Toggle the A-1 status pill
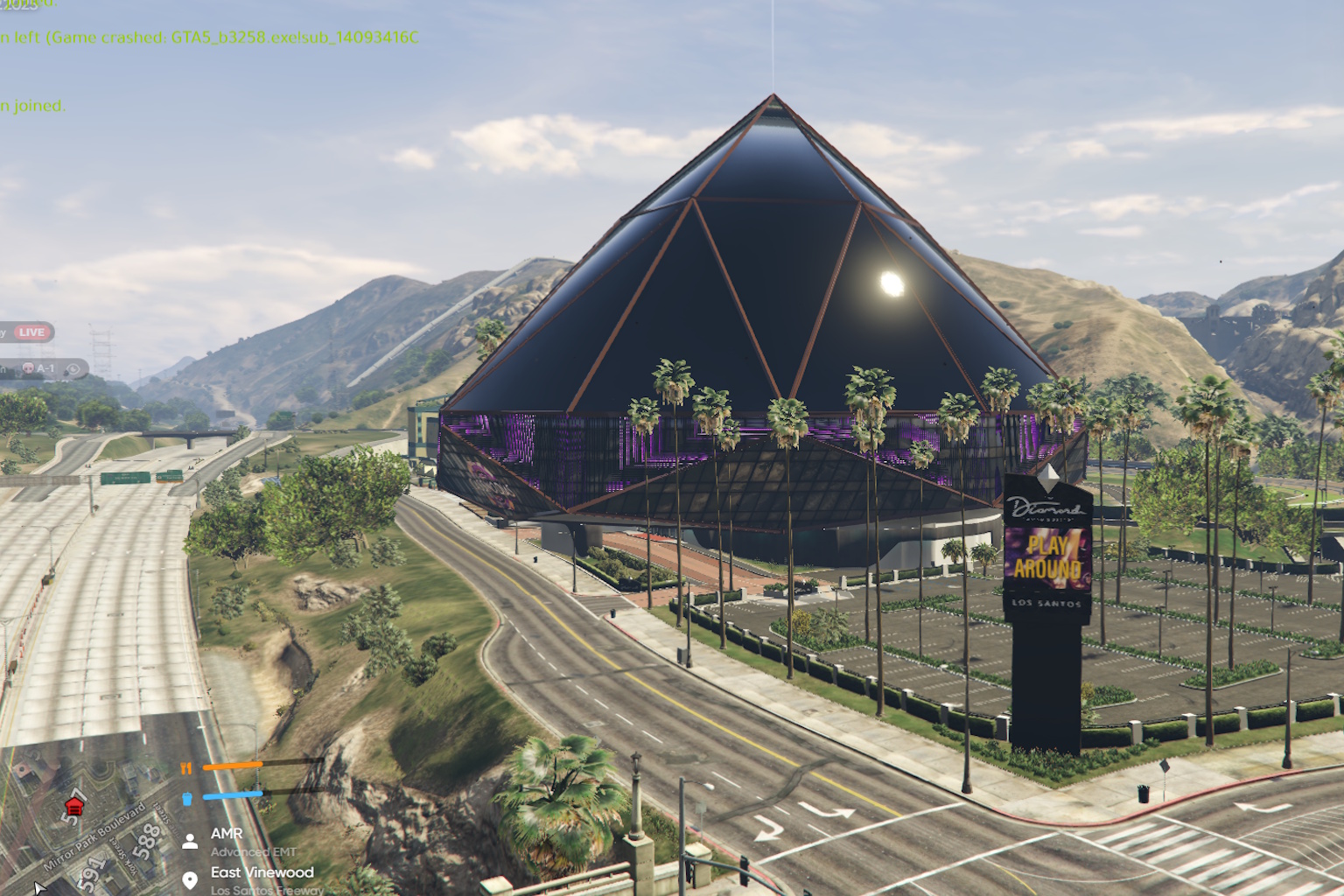This screenshot has height=896, width=1344. coord(45,368)
